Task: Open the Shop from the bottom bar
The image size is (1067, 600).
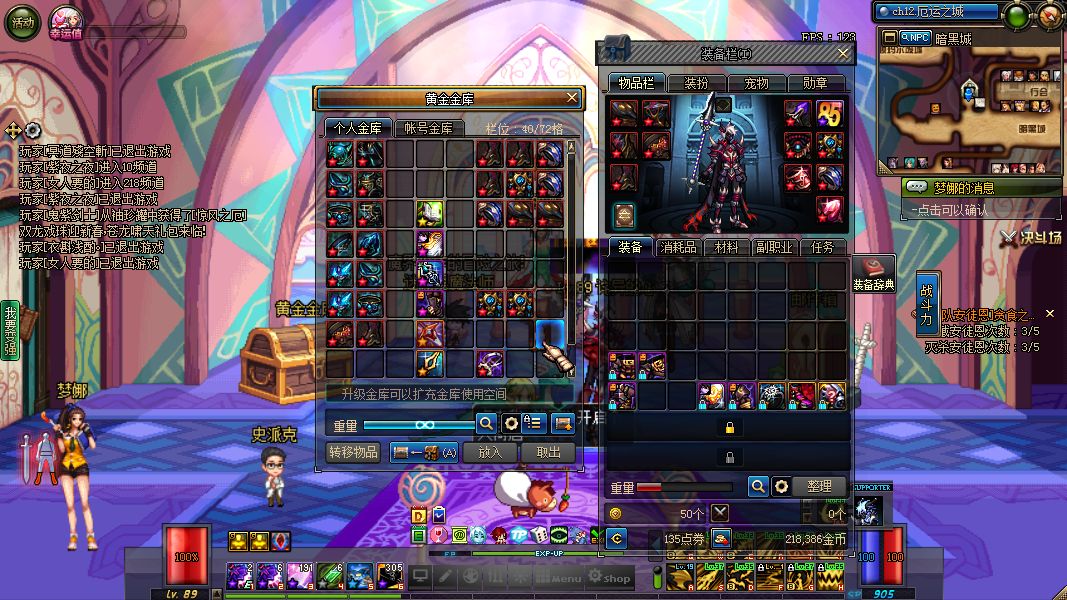Action: tap(609, 577)
